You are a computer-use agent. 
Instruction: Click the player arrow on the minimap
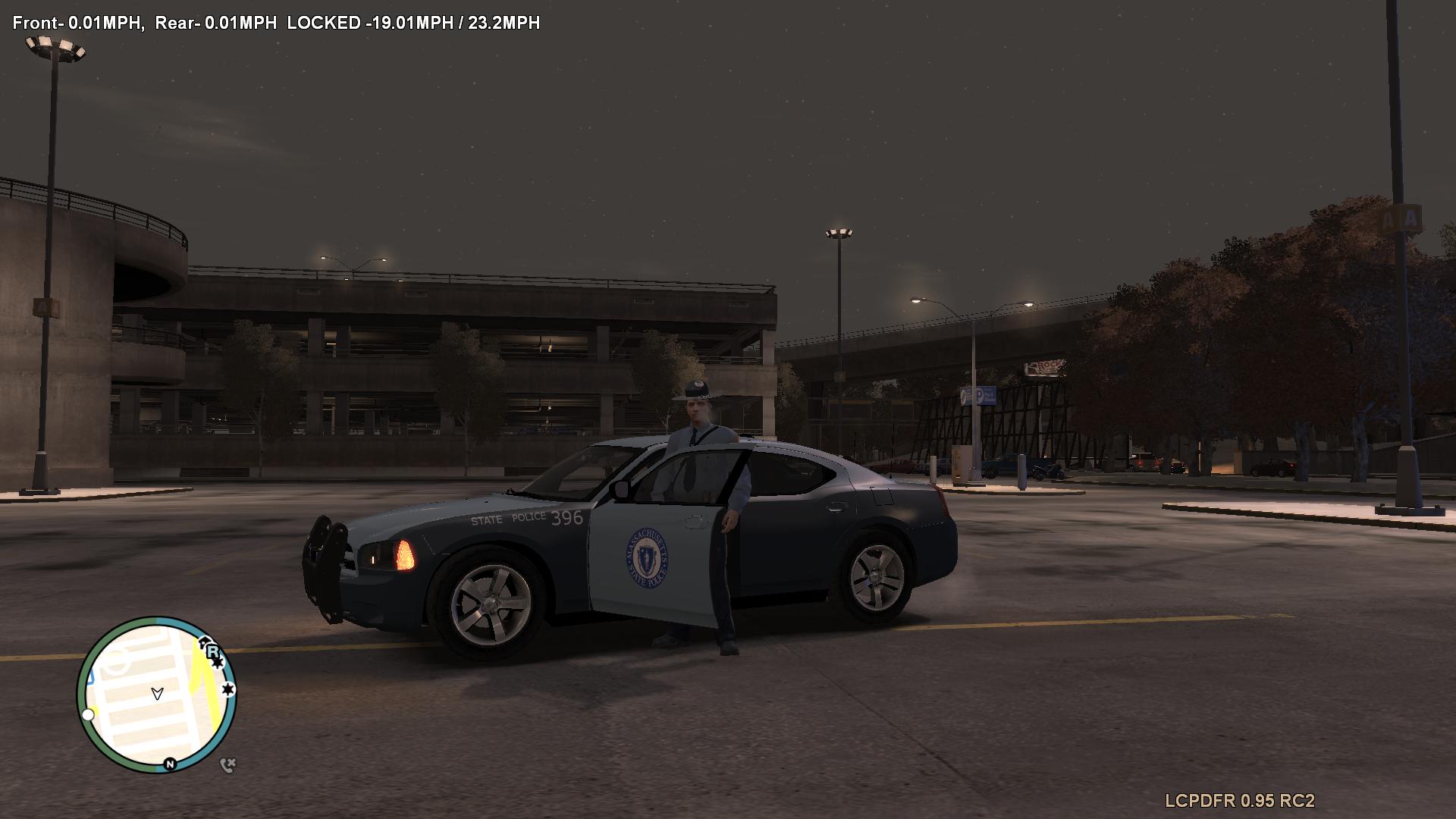click(x=157, y=693)
